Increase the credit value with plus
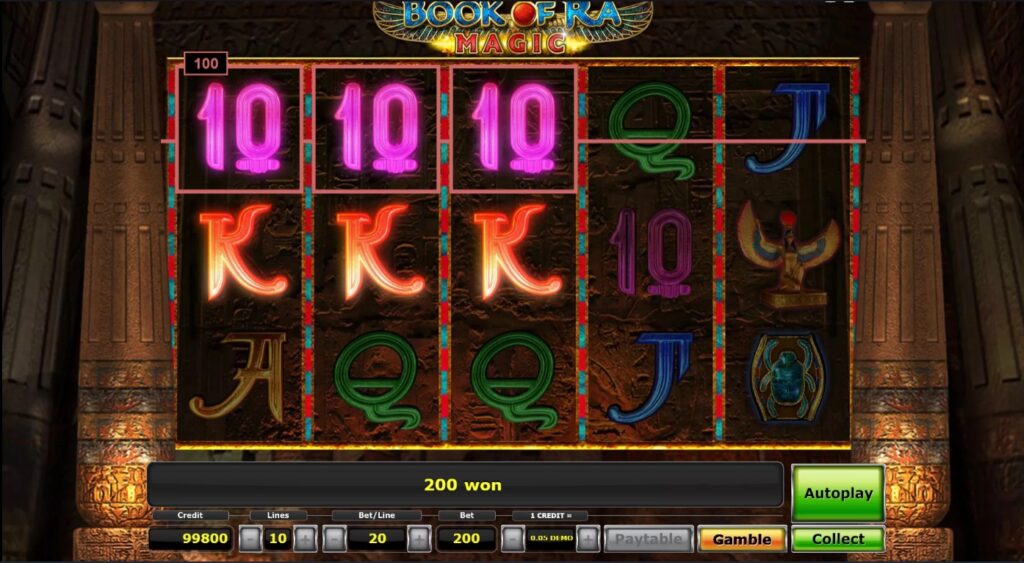The height and width of the screenshot is (563, 1024). click(588, 539)
